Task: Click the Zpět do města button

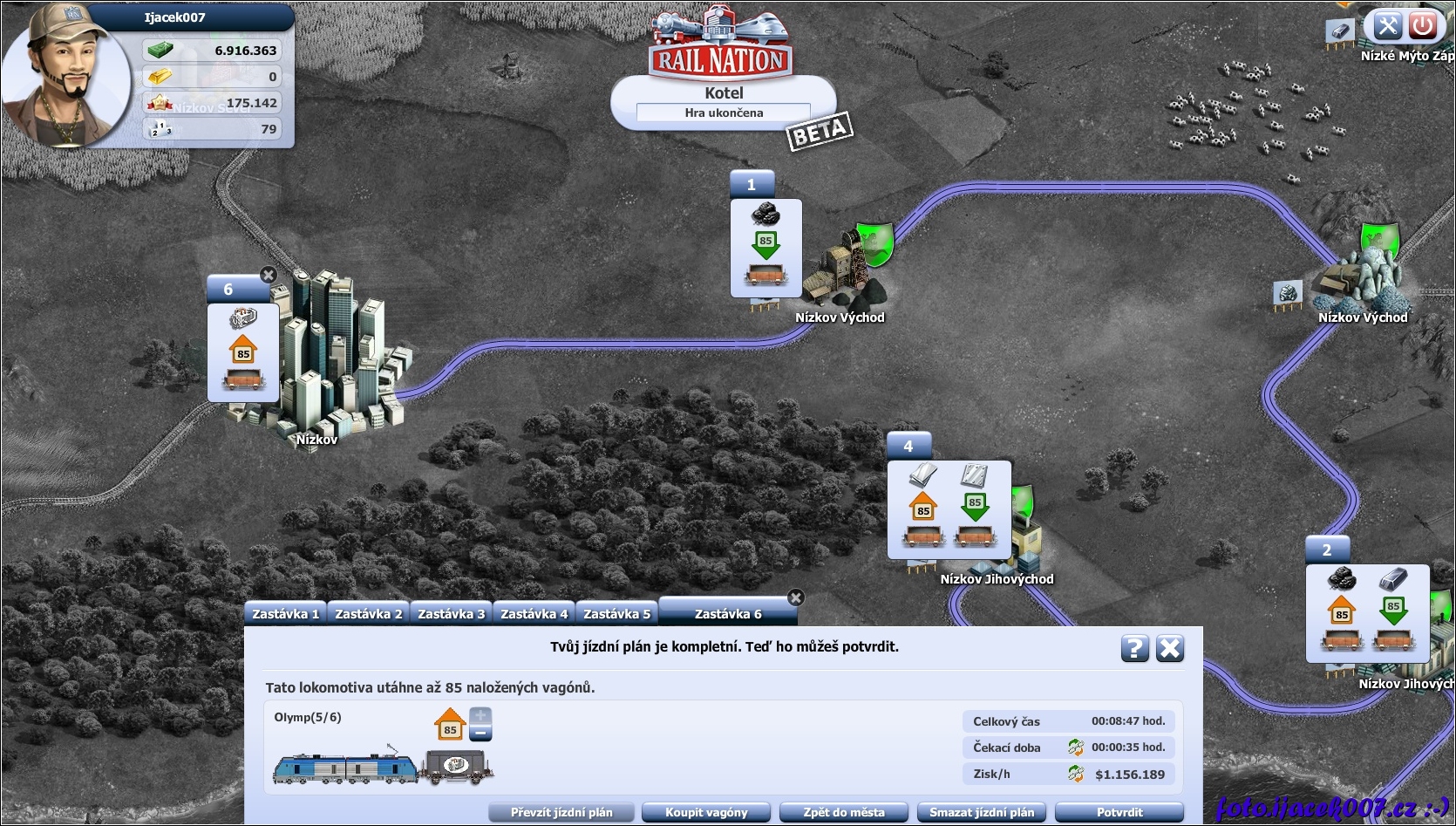Action: [844, 812]
